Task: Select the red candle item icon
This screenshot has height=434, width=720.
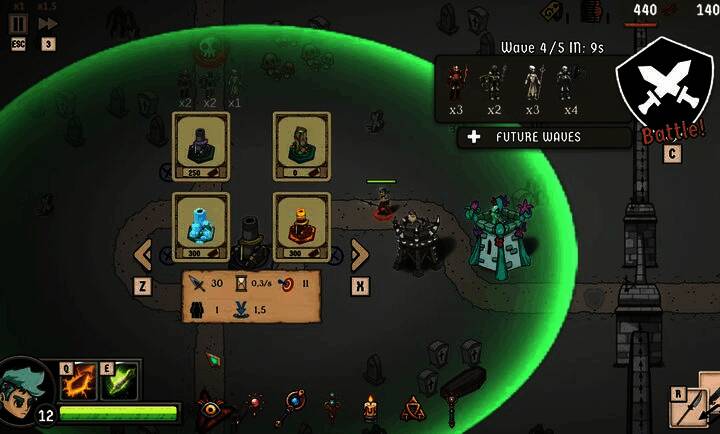Action: [x=370, y=408]
